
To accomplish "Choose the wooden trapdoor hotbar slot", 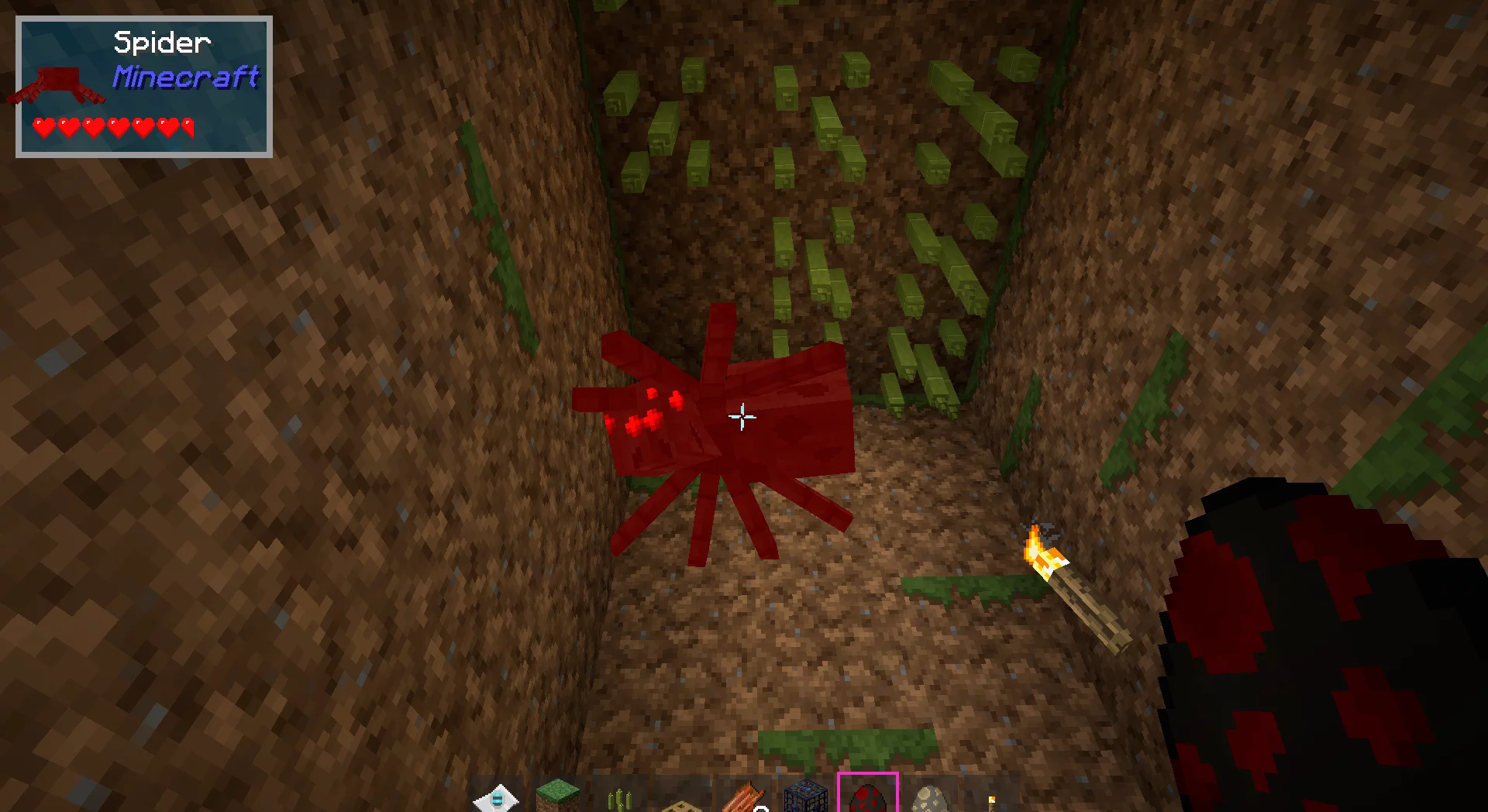I will click(x=682, y=804).
